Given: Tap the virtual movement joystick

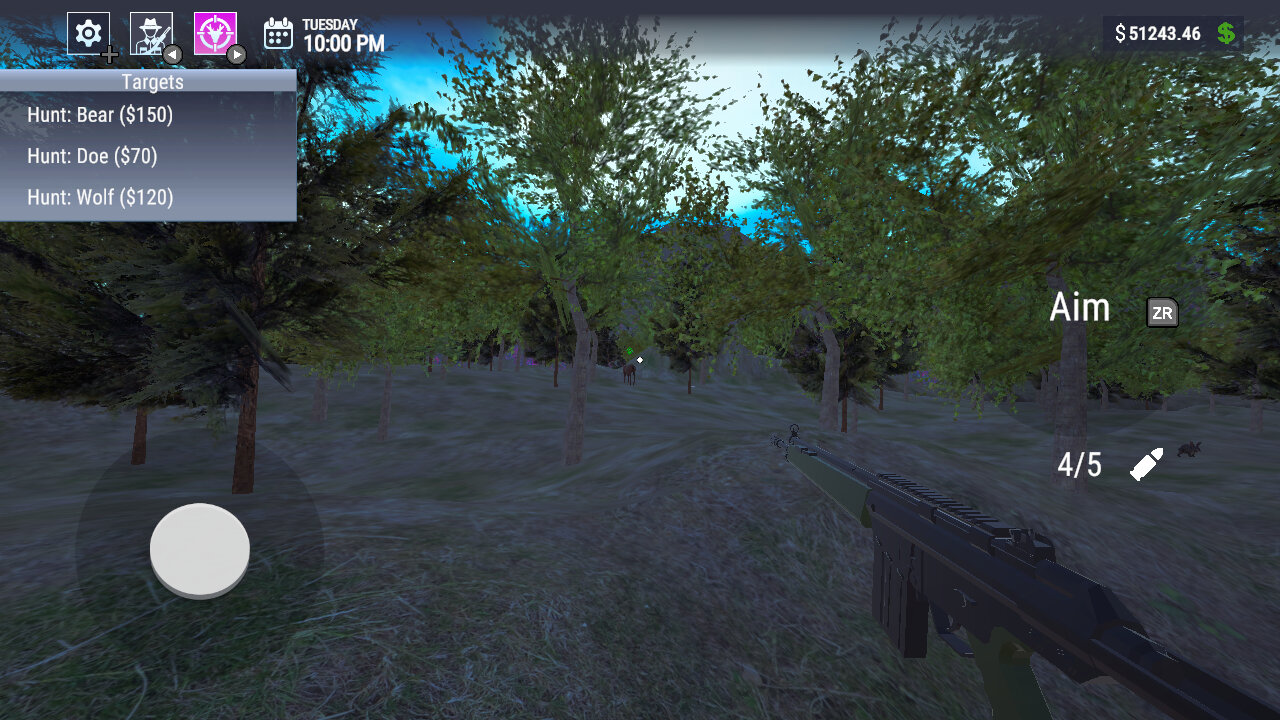Looking at the screenshot, I should (199, 549).
